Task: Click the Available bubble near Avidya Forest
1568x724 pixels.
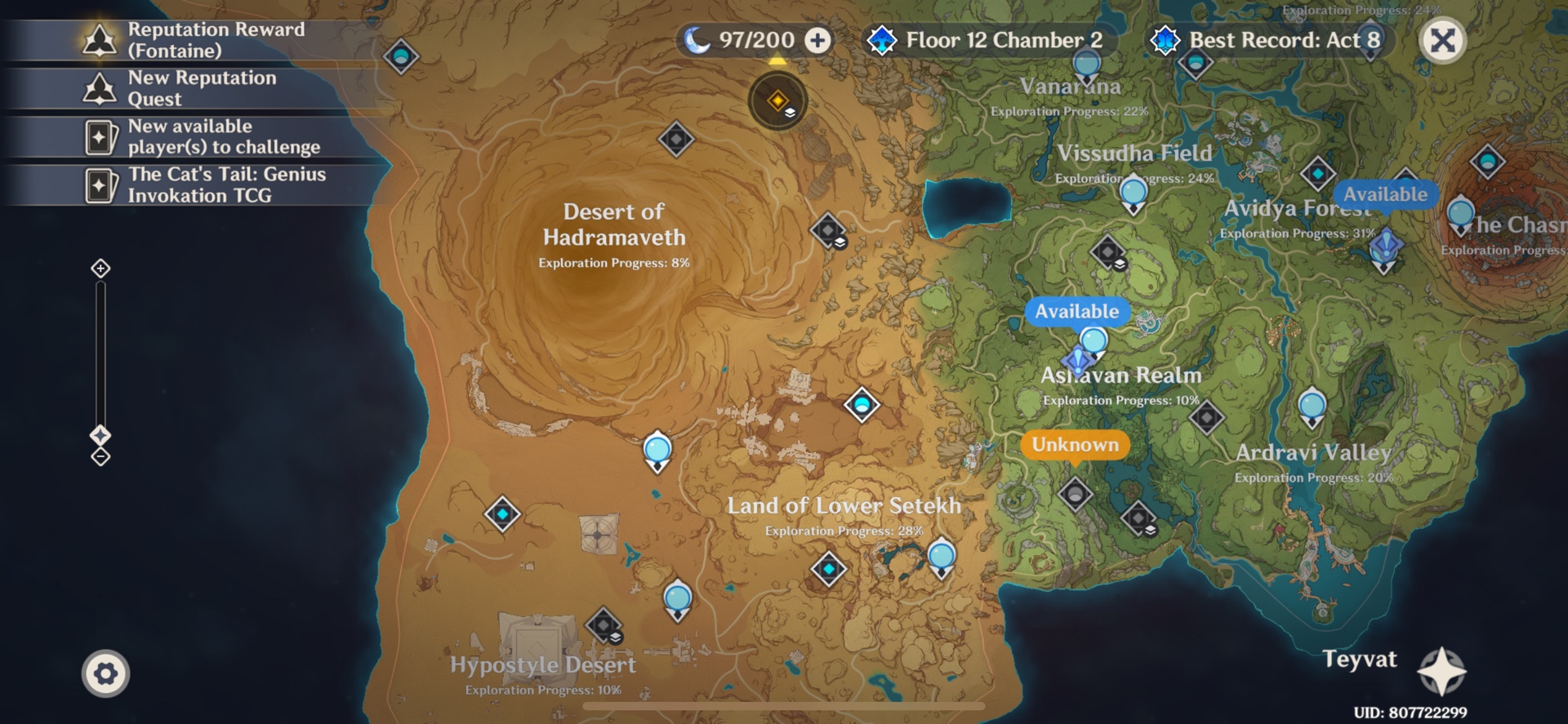Action: (1388, 194)
